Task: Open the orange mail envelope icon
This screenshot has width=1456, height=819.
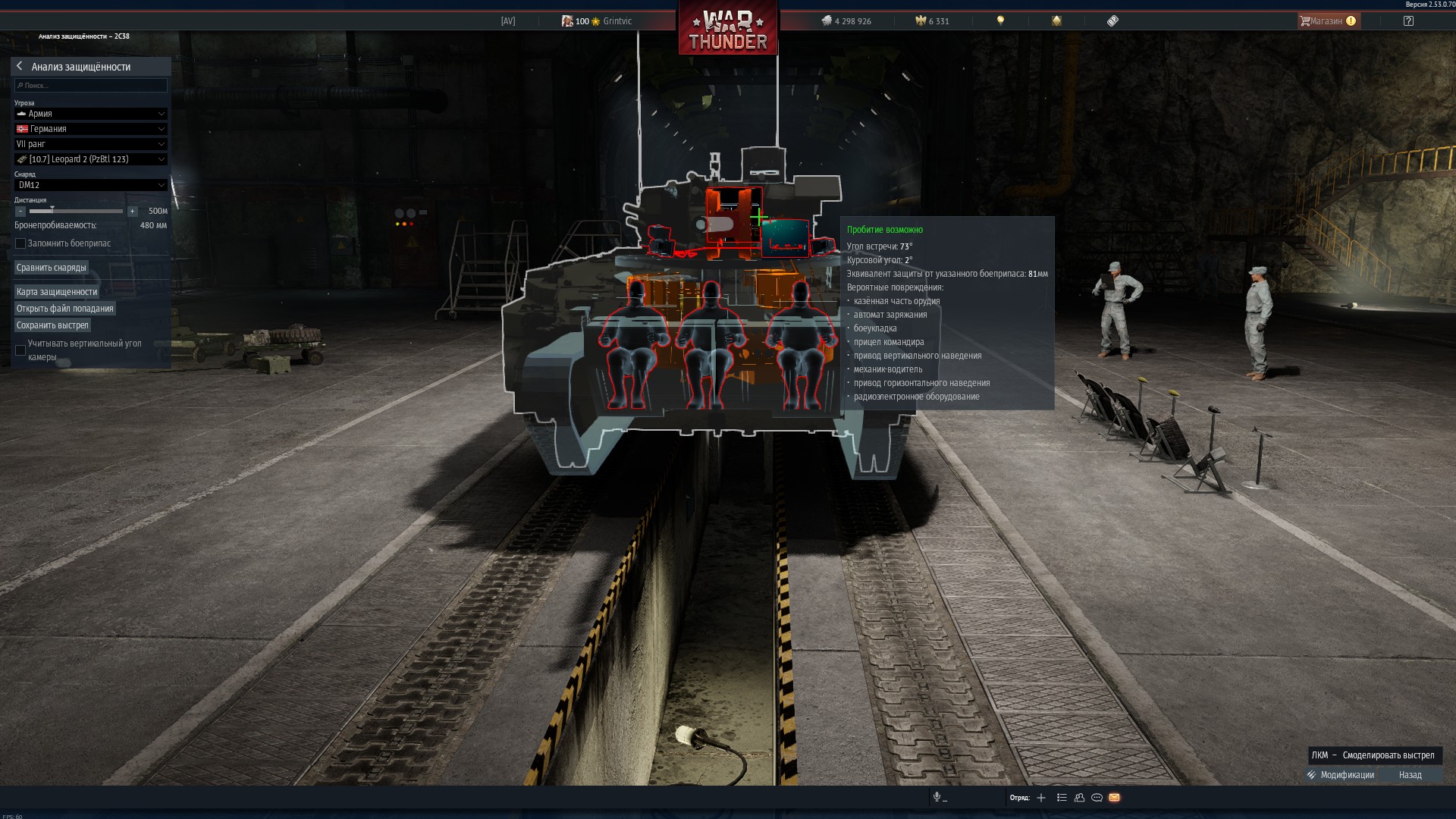Action: coord(1114,798)
